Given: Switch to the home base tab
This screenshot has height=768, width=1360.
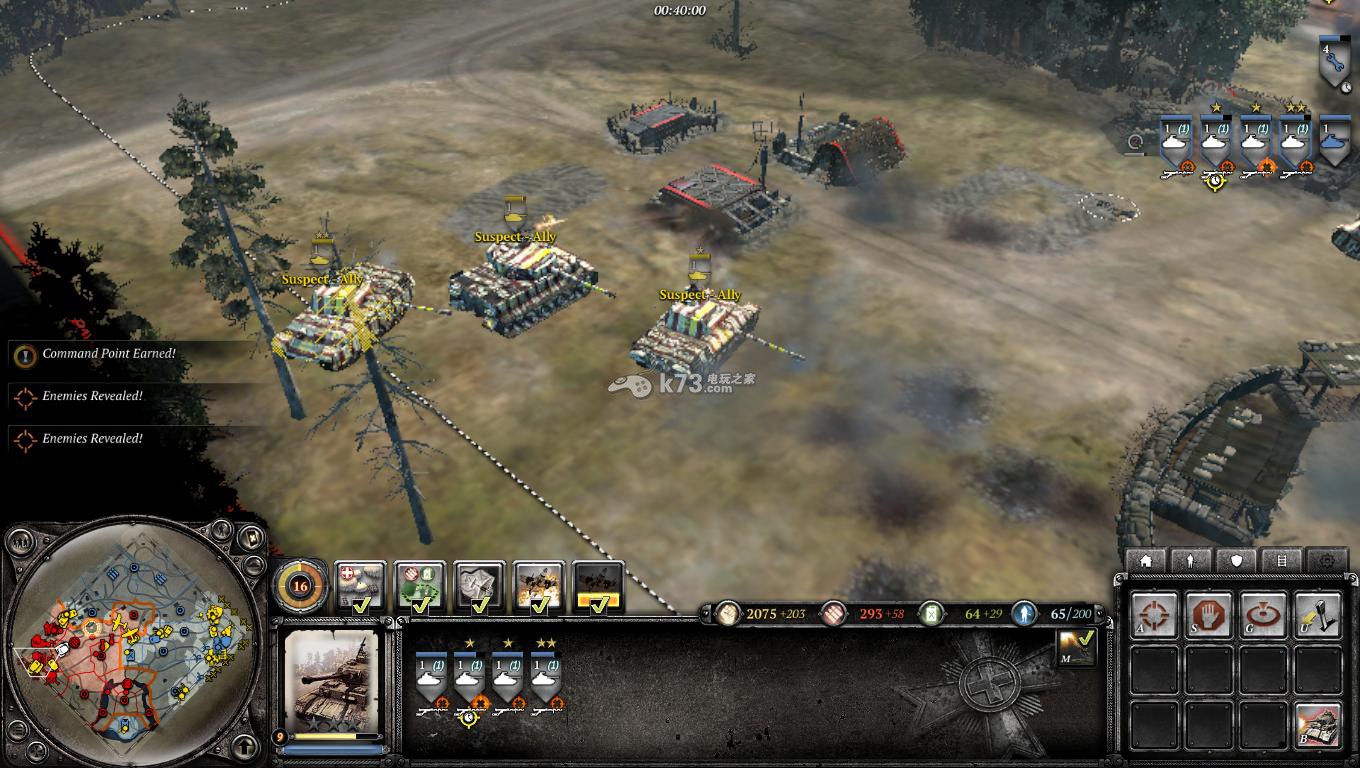Looking at the screenshot, I should [1146, 561].
